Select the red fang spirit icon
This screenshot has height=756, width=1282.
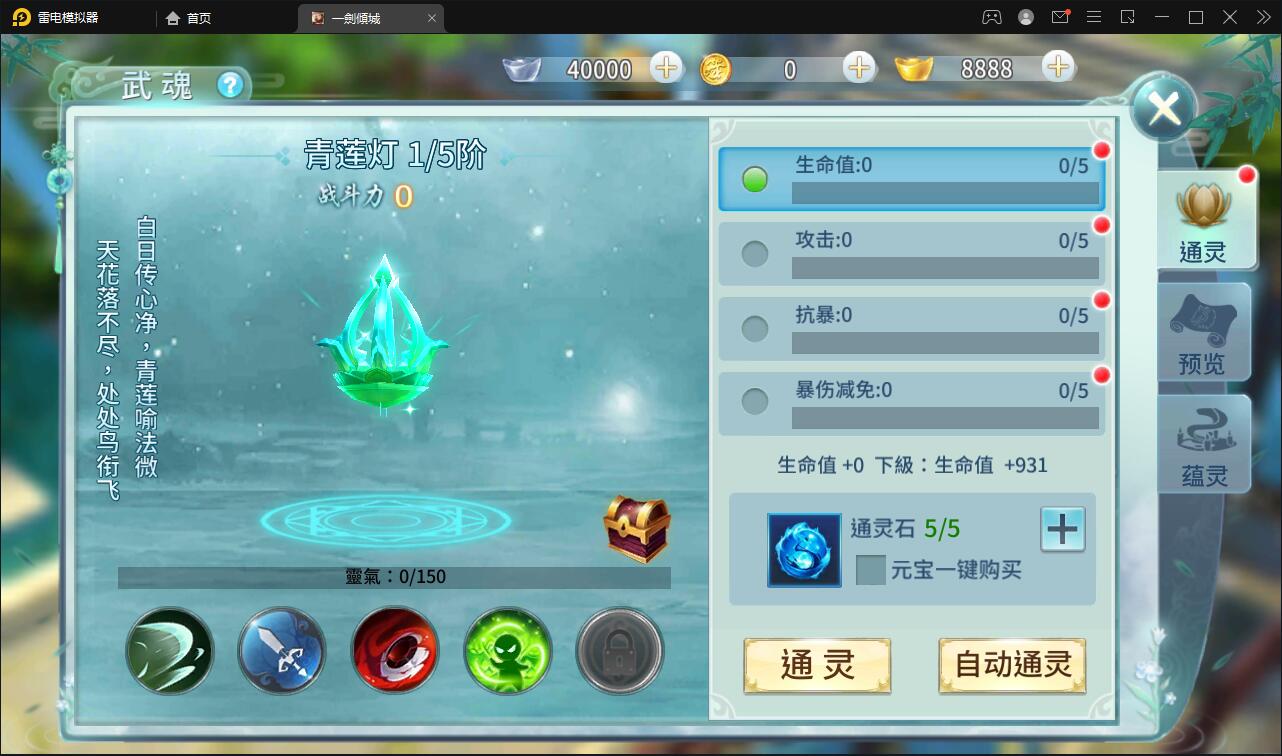pos(395,651)
